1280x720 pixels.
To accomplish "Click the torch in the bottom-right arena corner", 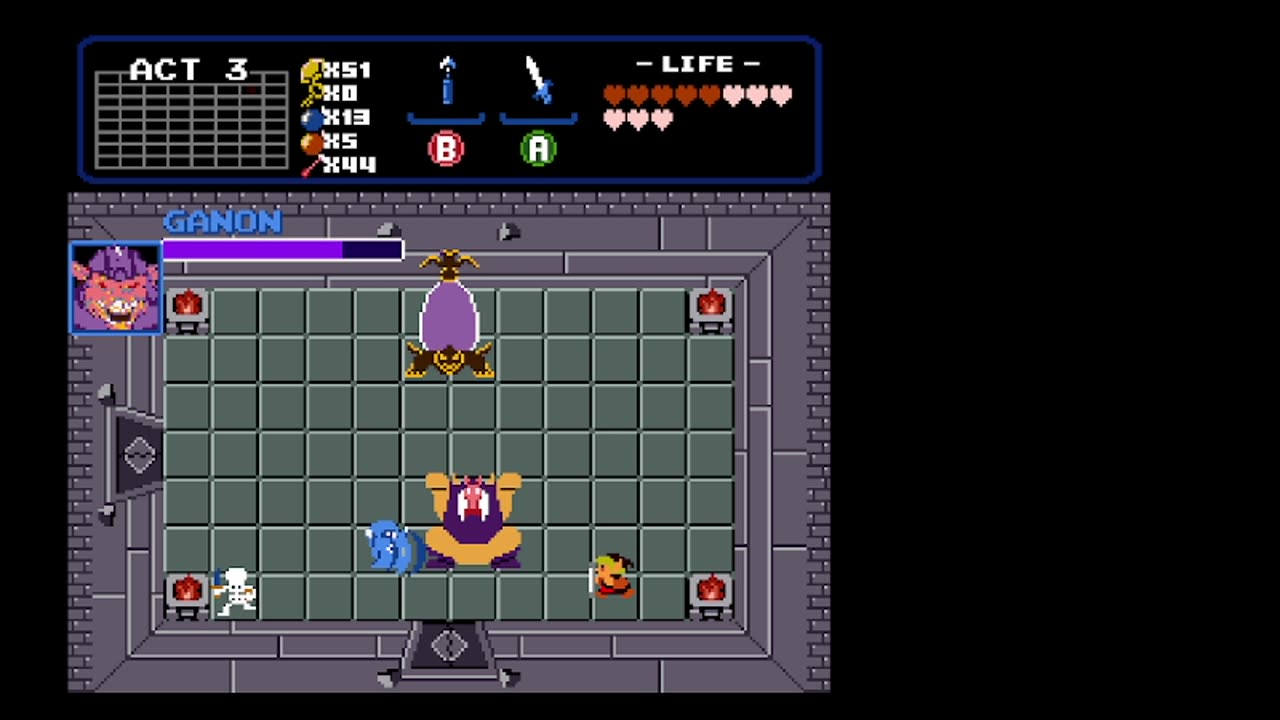I will [x=711, y=590].
